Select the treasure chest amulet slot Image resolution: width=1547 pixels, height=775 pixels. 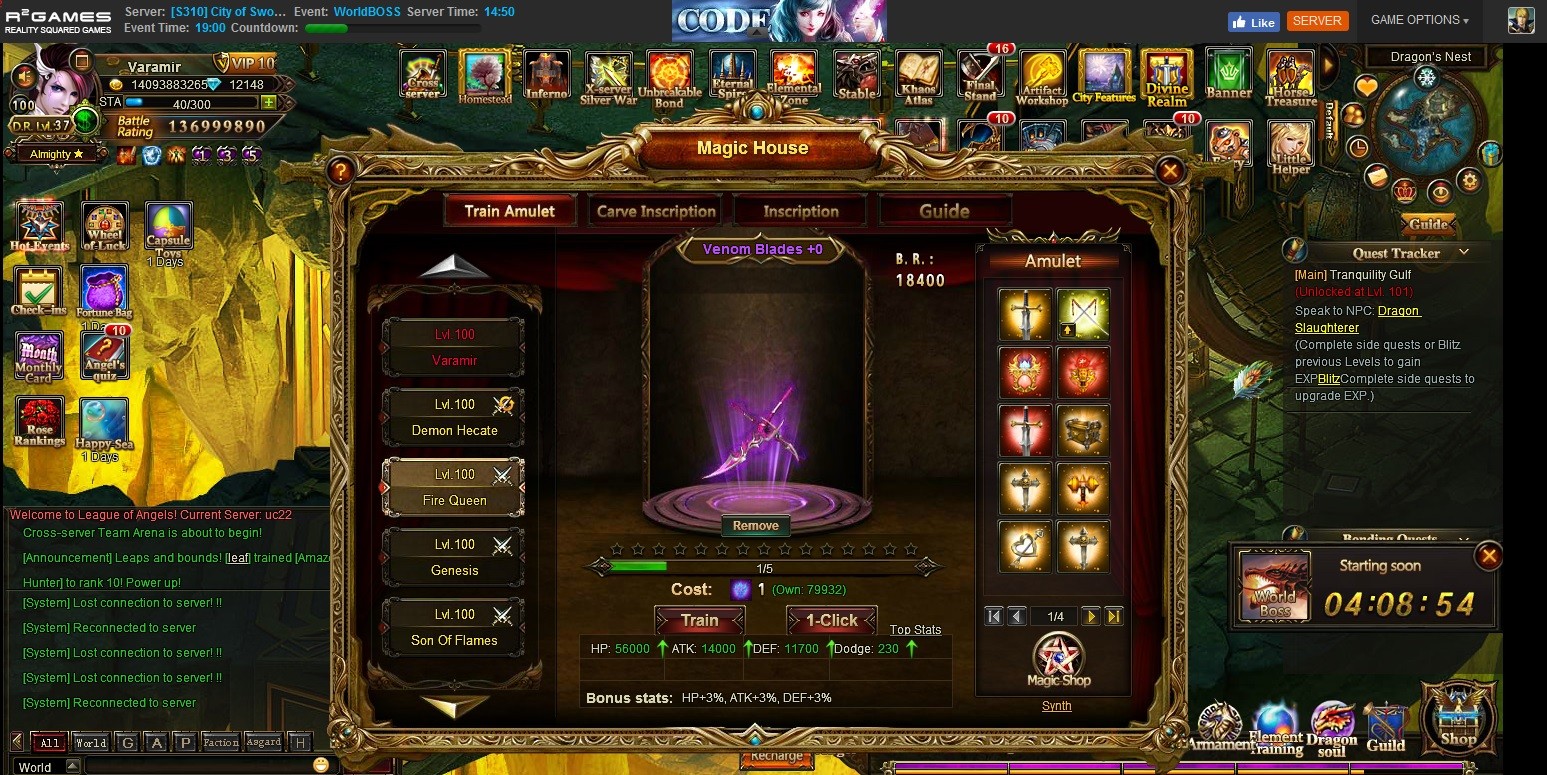(x=1083, y=430)
